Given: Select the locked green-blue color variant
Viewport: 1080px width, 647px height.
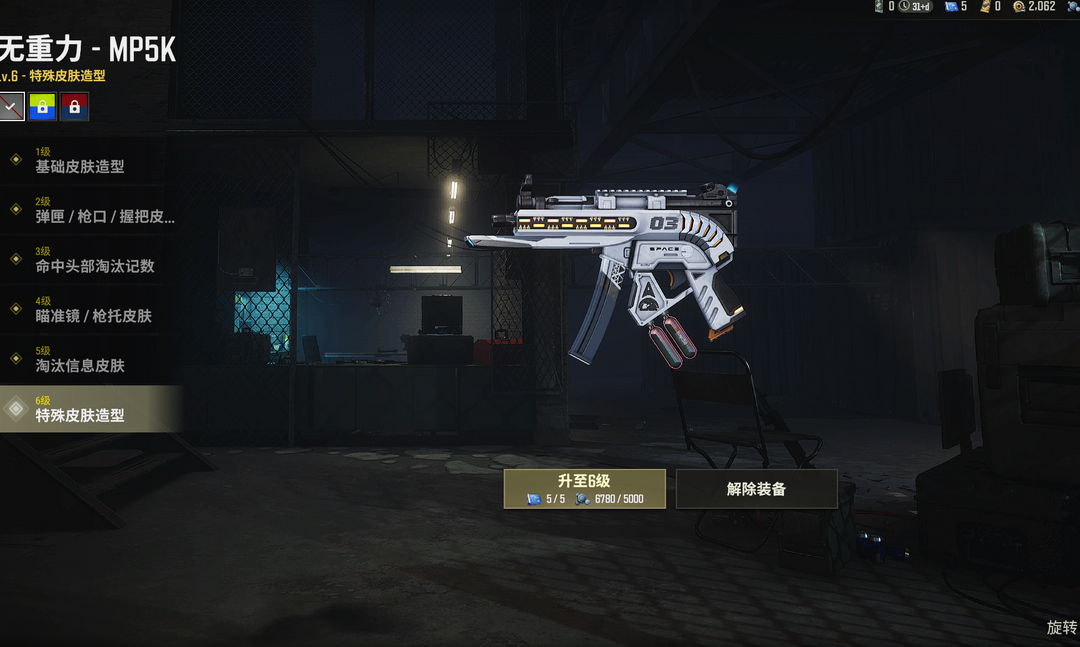Looking at the screenshot, I should (x=42, y=106).
